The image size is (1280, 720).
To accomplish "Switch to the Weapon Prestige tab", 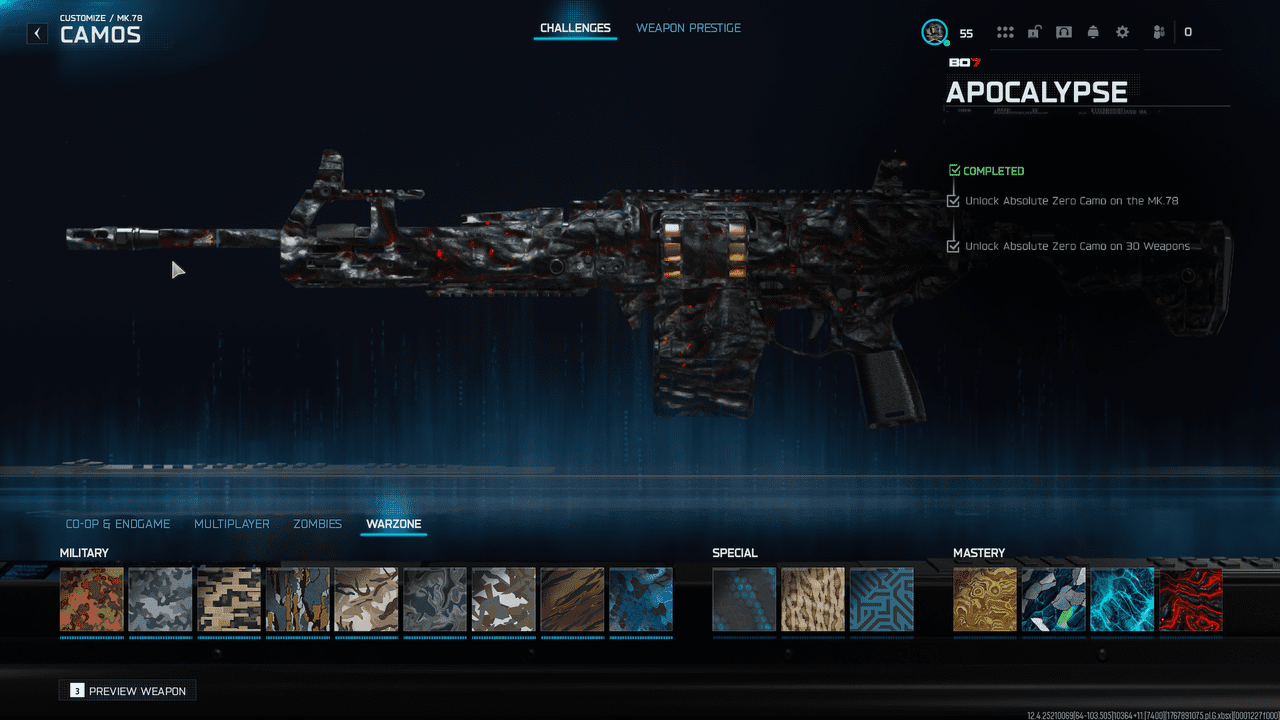I will pos(688,28).
